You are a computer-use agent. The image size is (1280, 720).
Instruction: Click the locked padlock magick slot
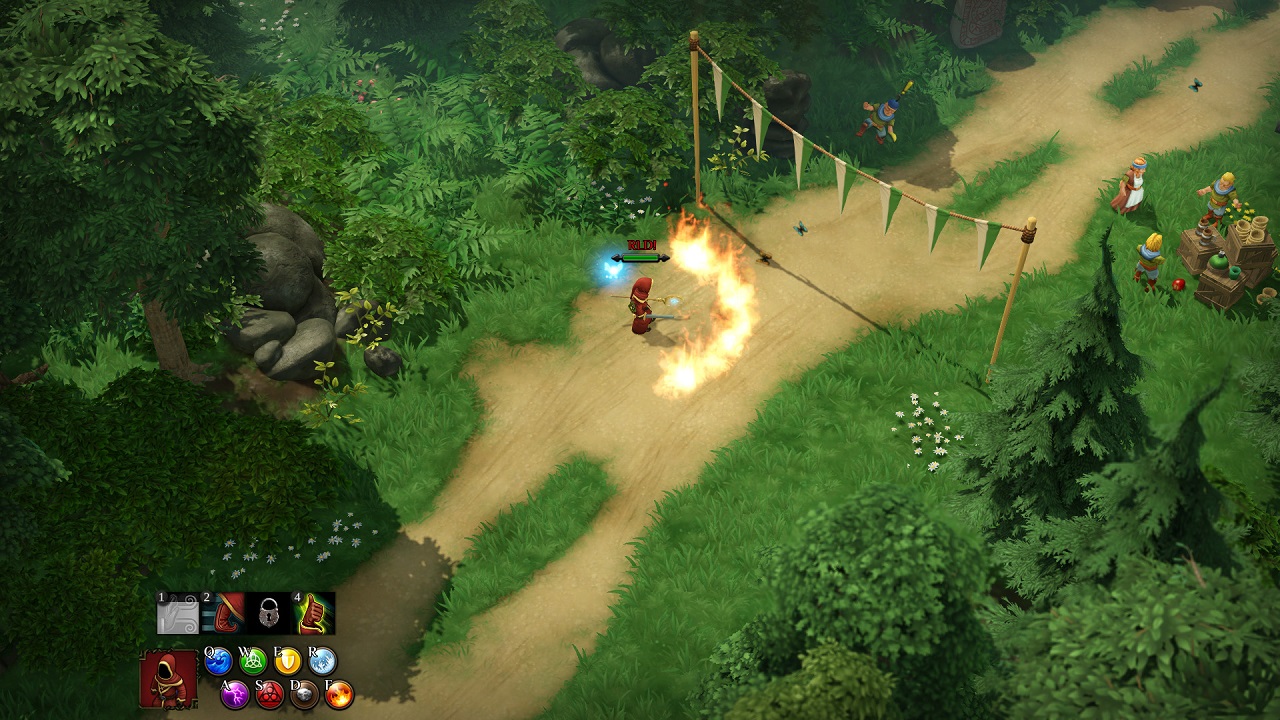[269, 613]
